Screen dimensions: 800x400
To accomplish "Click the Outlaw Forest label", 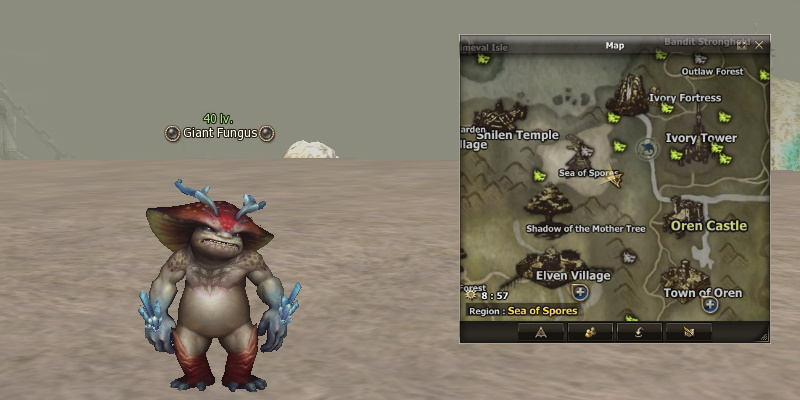I will click(712, 72).
